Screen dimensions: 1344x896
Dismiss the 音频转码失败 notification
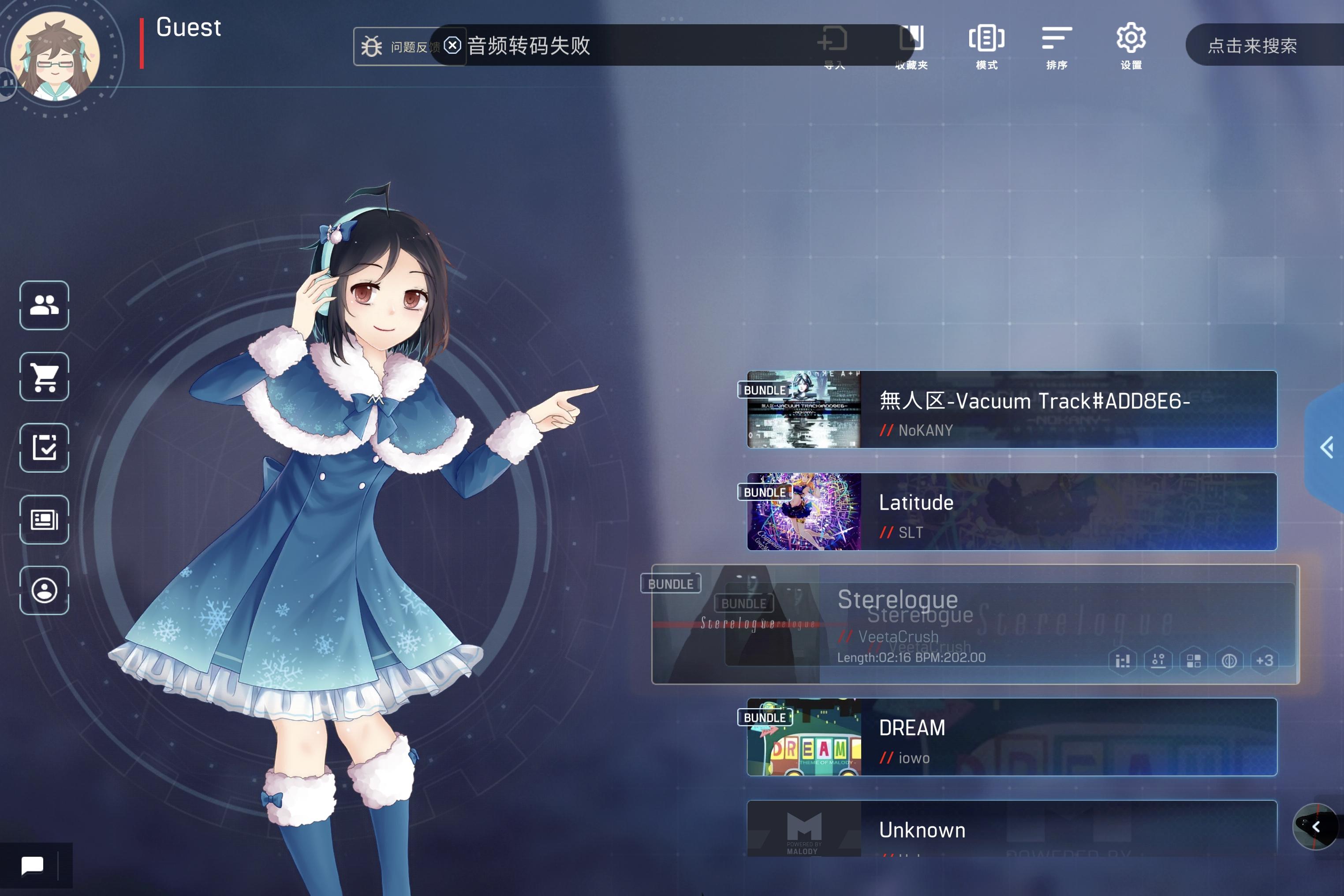(452, 46)
